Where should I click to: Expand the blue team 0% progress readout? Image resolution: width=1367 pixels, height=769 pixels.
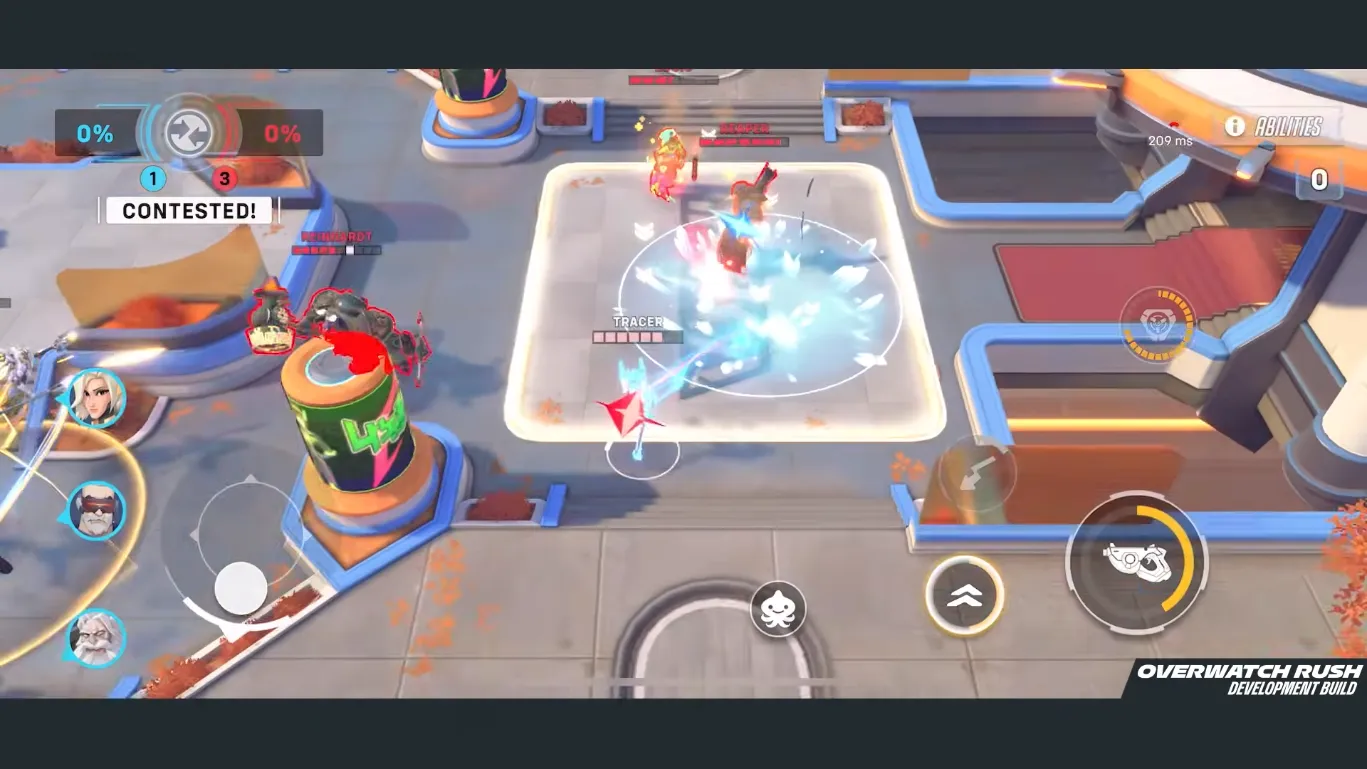[95, 131]
